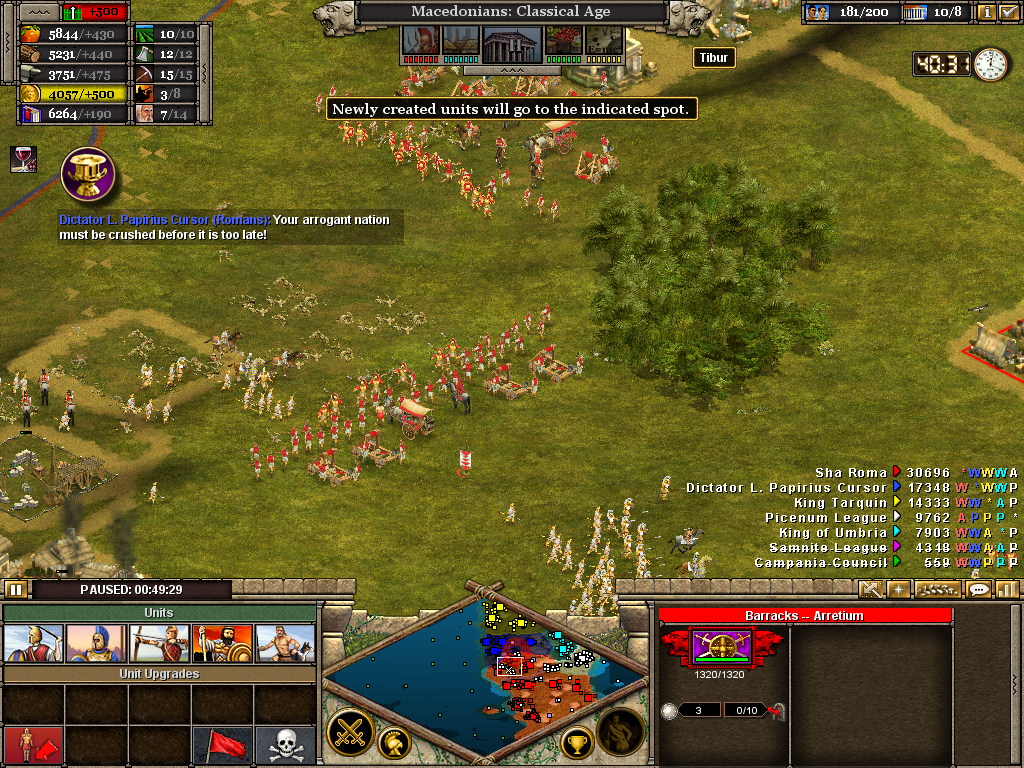Click the red flag command button

point(222,745)
